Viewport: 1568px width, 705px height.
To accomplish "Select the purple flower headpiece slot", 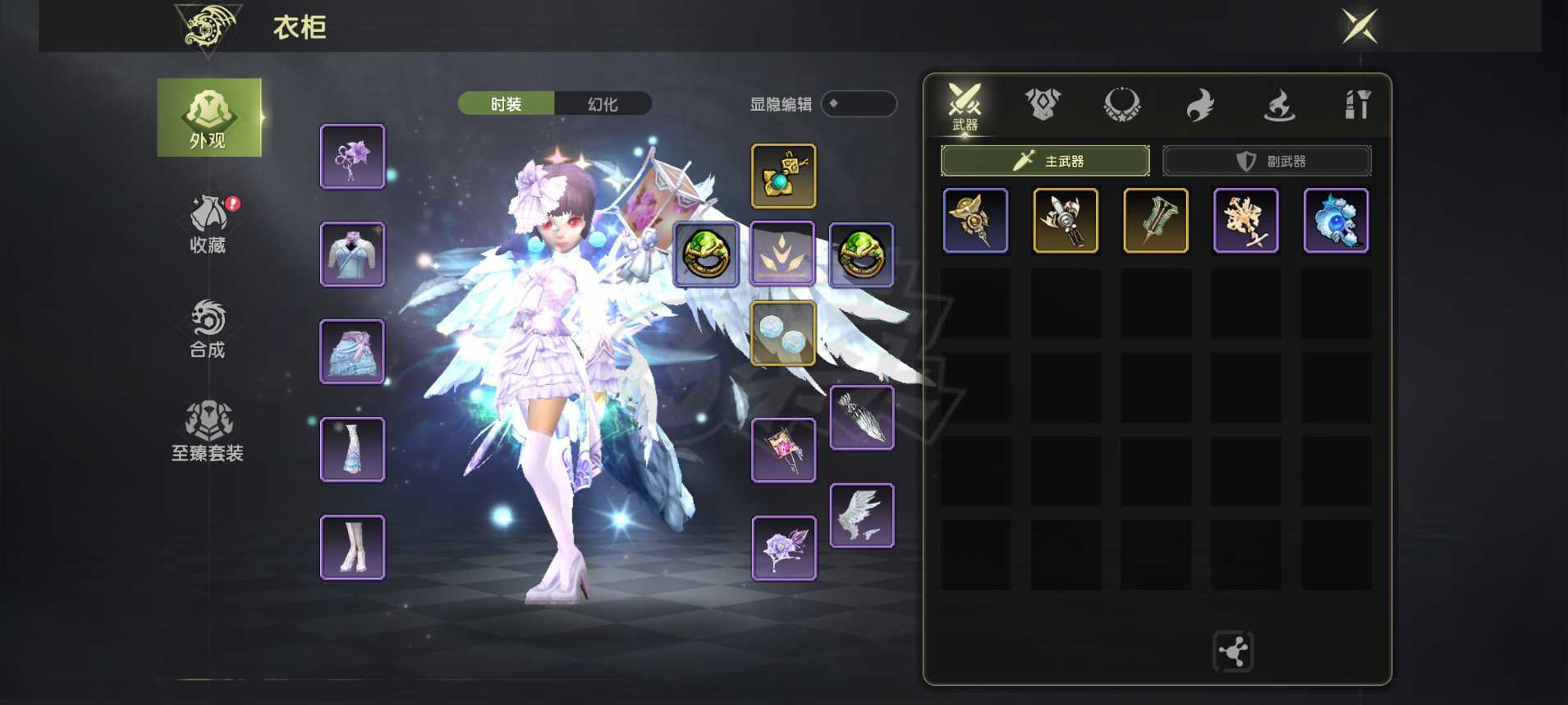I will click(x=352, y=156).
